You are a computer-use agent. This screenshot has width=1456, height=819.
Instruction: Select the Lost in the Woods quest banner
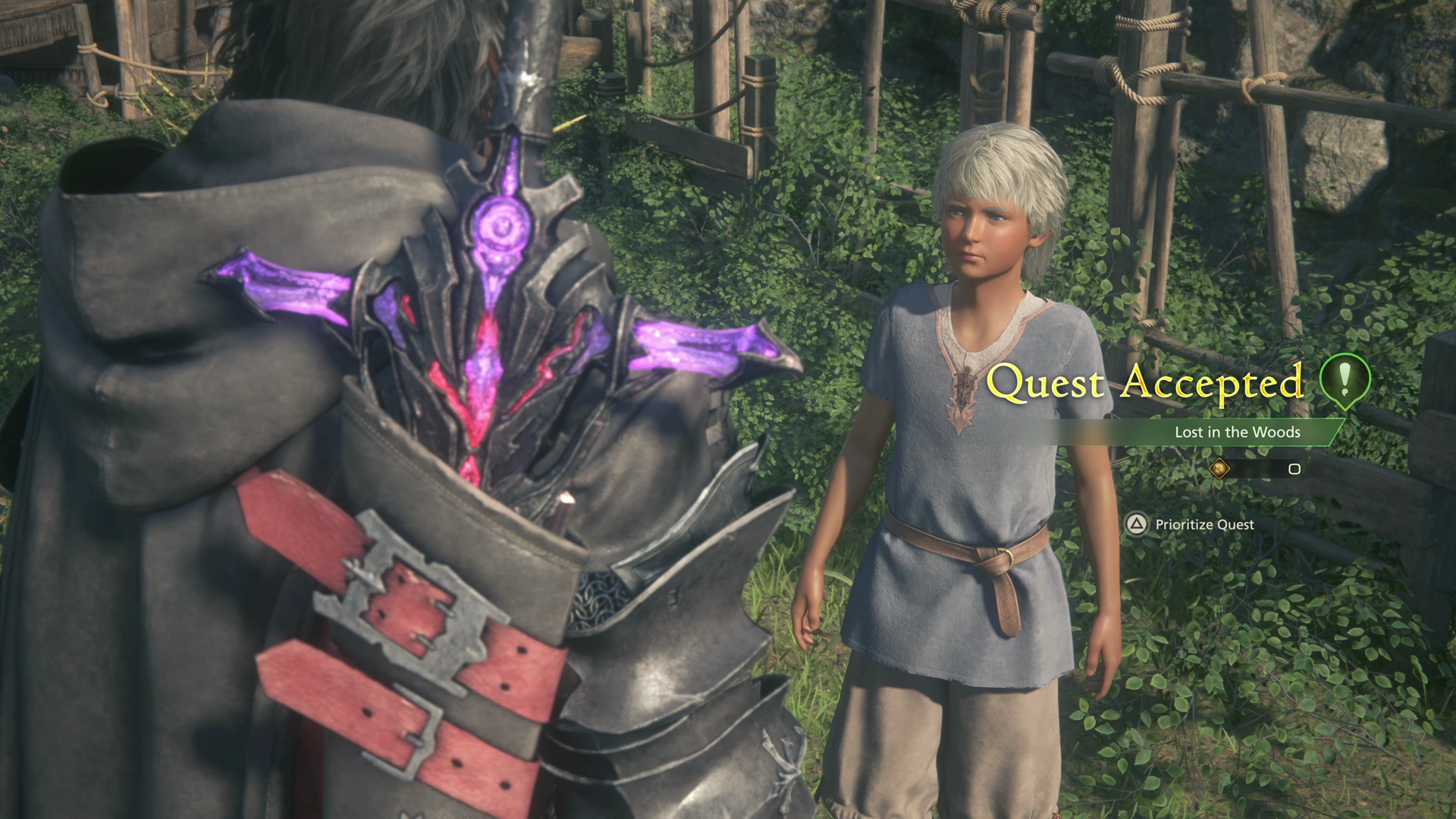(1237, 432)
